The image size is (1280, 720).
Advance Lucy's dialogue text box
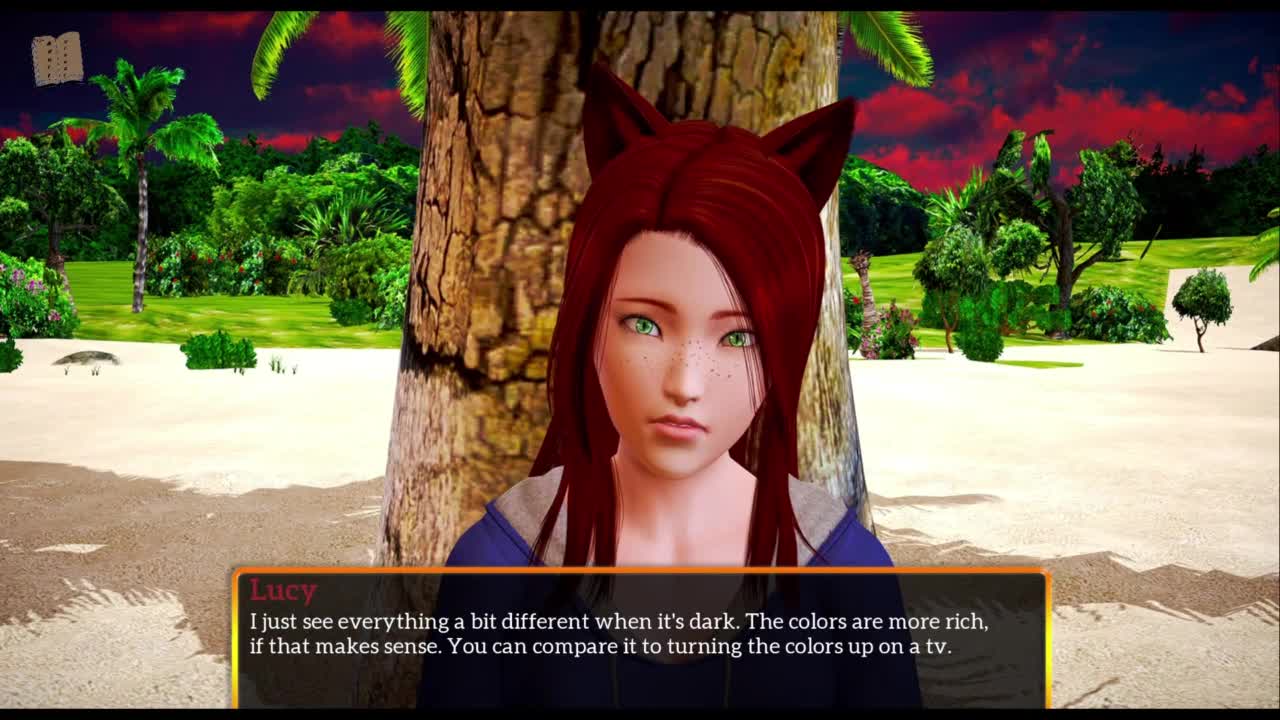(x=641, y=637)
